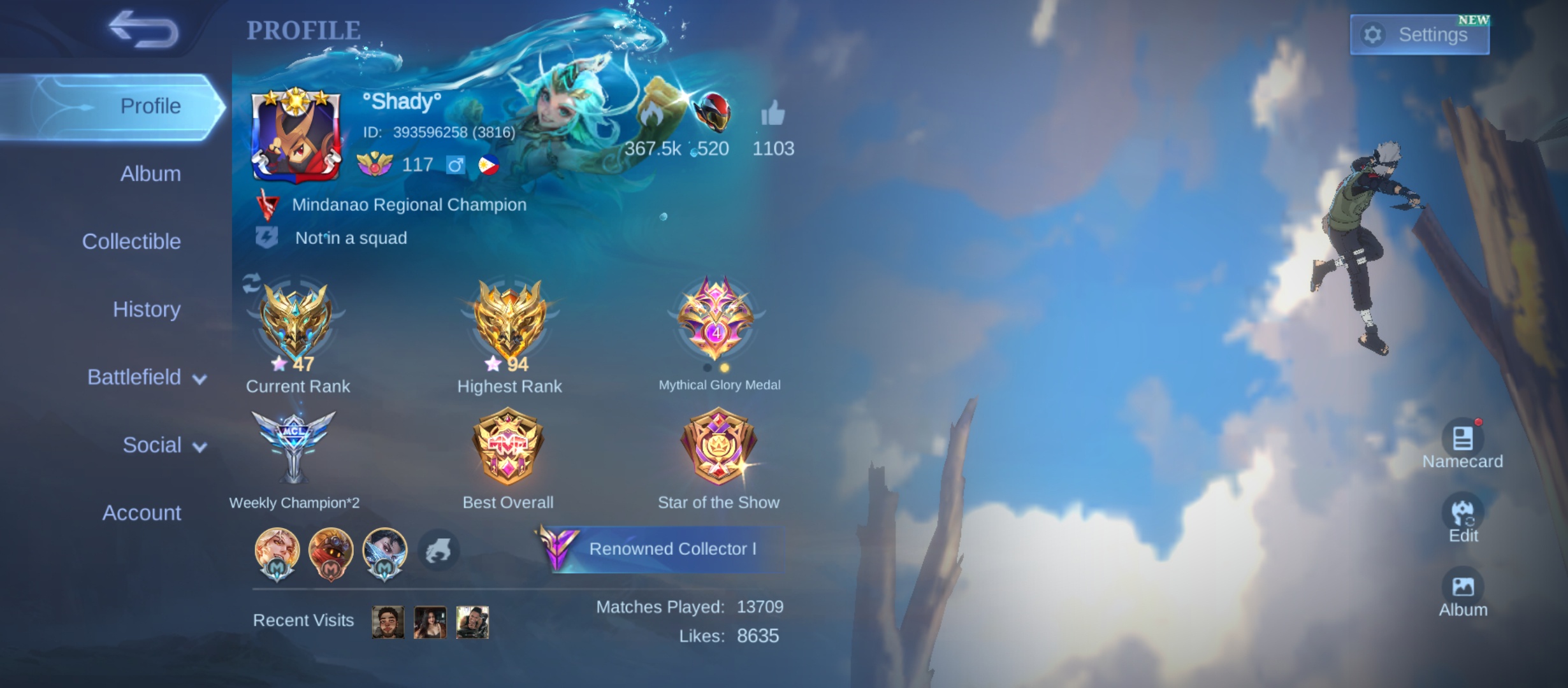Choose the Best Overall MVP badge

click(x=508, y=446)
